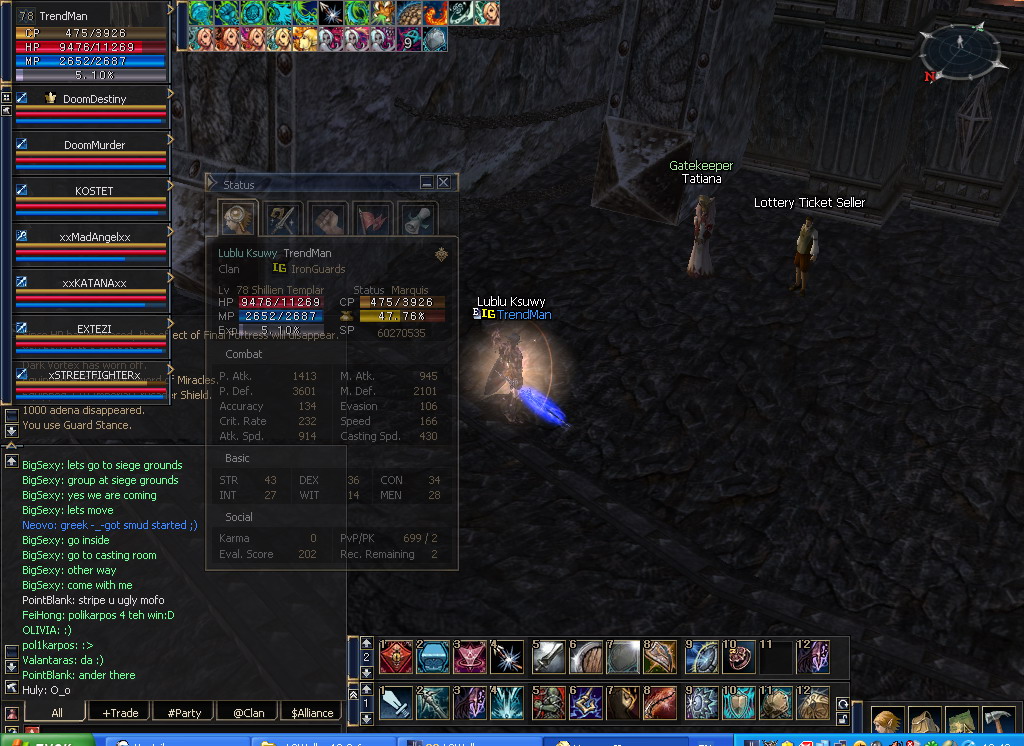Viewport: 1024px width, 746px height.
Task: Open the #Party chat tab
Action: (184, 713)
